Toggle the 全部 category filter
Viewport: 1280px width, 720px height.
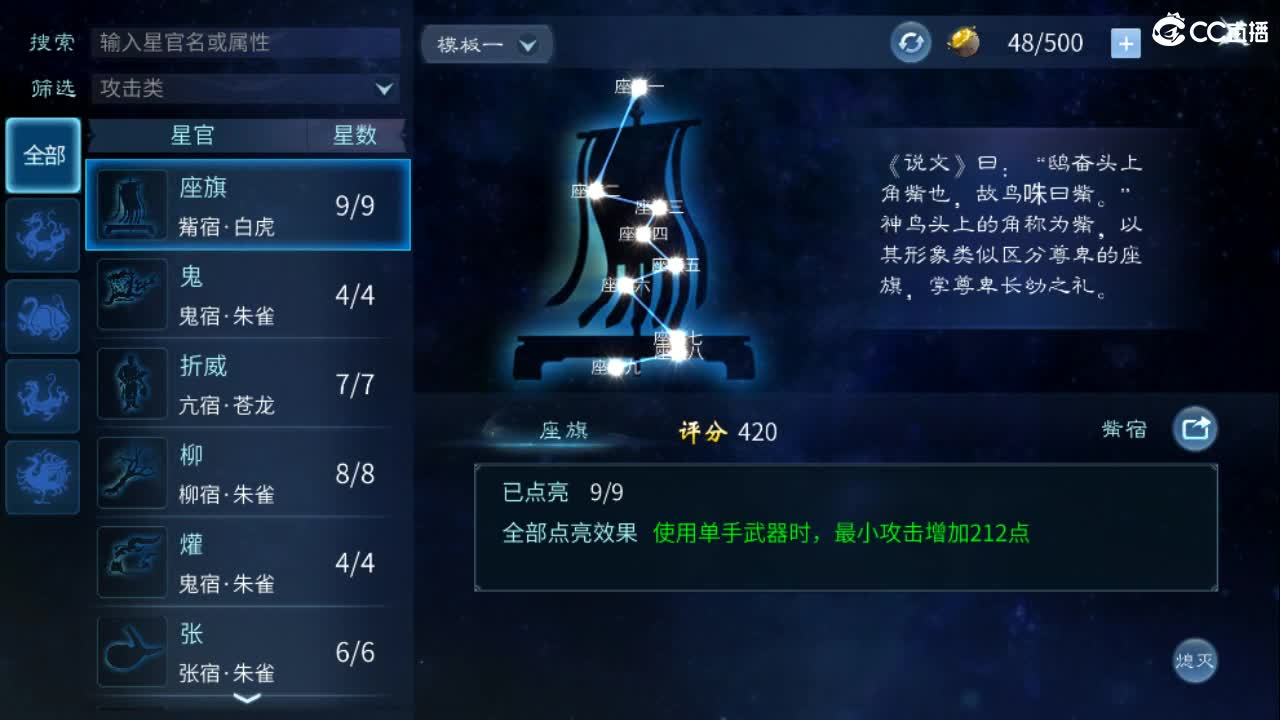(42, 156)
